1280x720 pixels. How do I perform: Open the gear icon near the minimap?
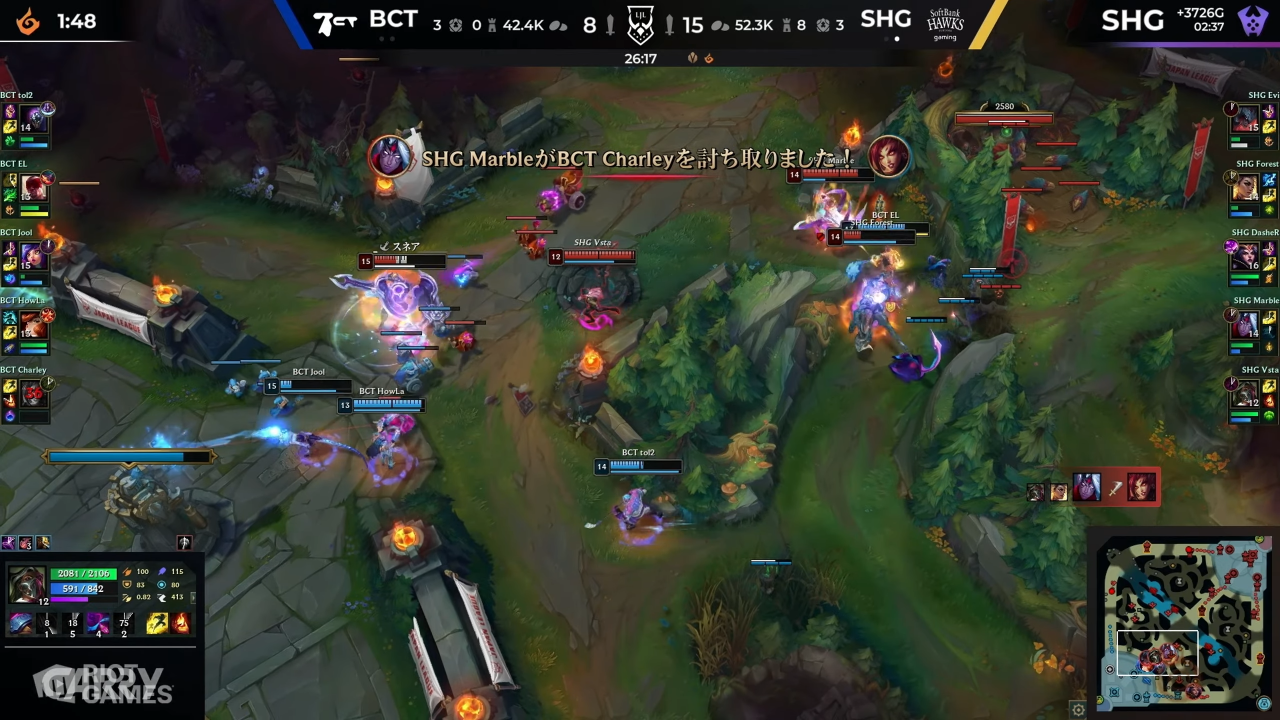[1078, 710]
